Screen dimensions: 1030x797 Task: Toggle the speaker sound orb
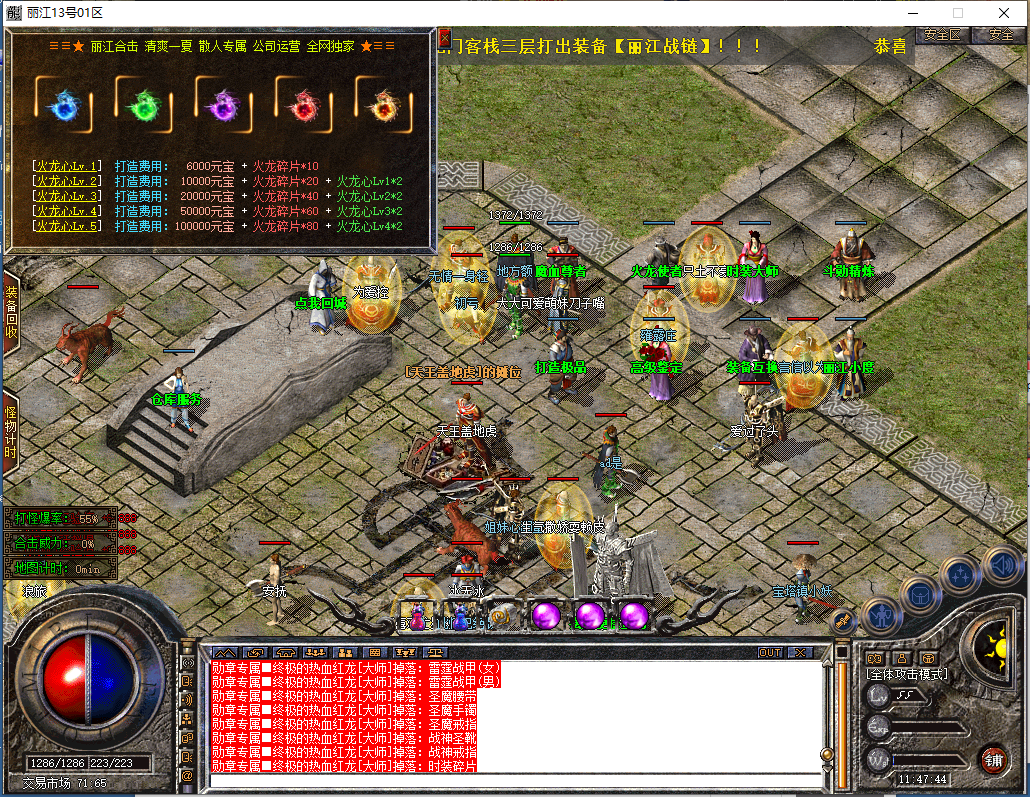pos(1002,564)
